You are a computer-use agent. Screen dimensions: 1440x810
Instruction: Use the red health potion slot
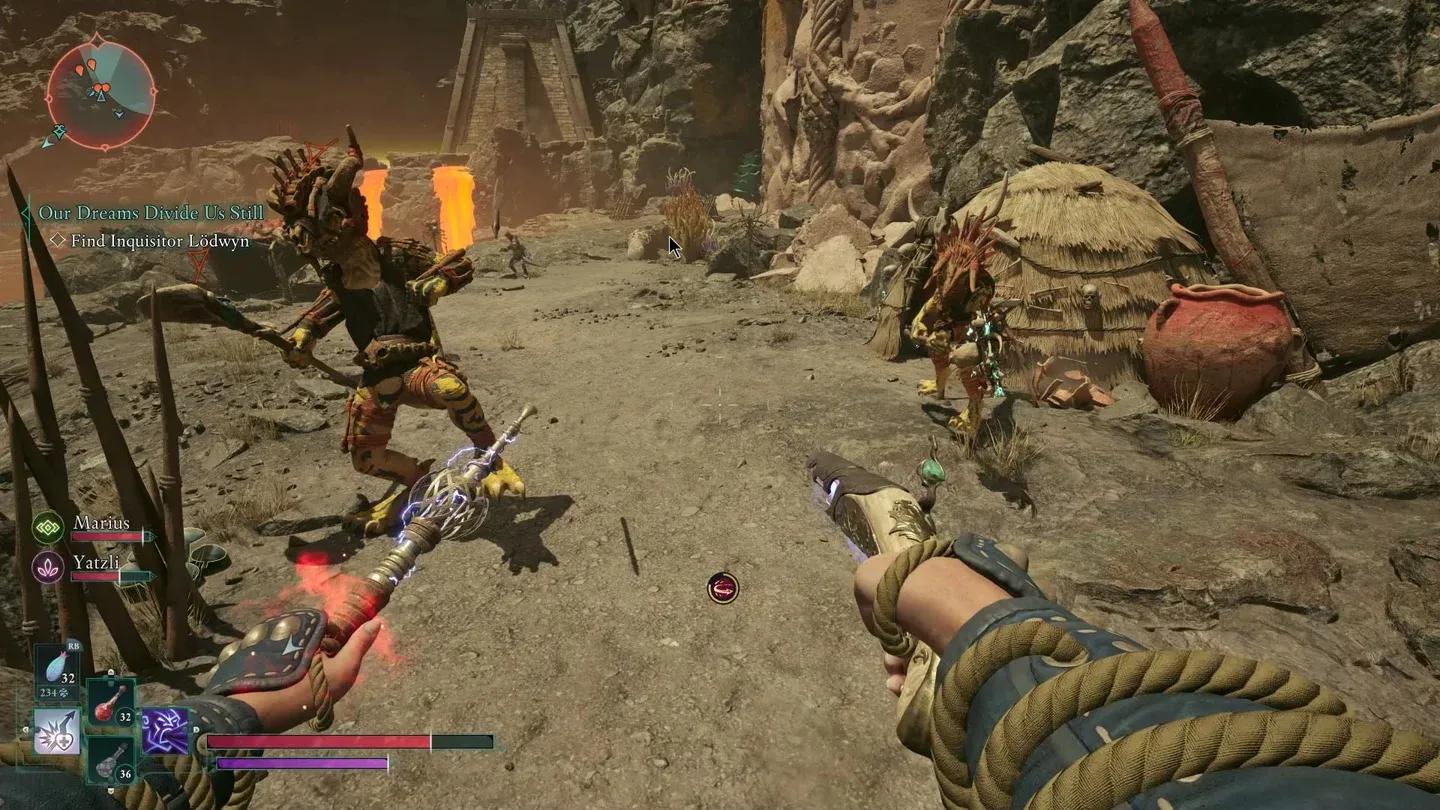111,703
